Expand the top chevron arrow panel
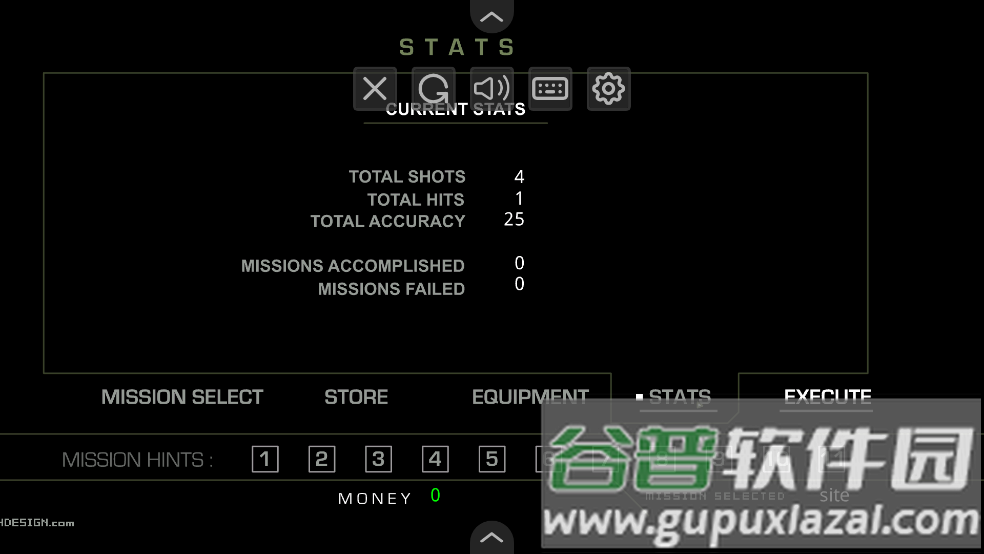Viewport: 984px width, 554px height. click(491, 15)
